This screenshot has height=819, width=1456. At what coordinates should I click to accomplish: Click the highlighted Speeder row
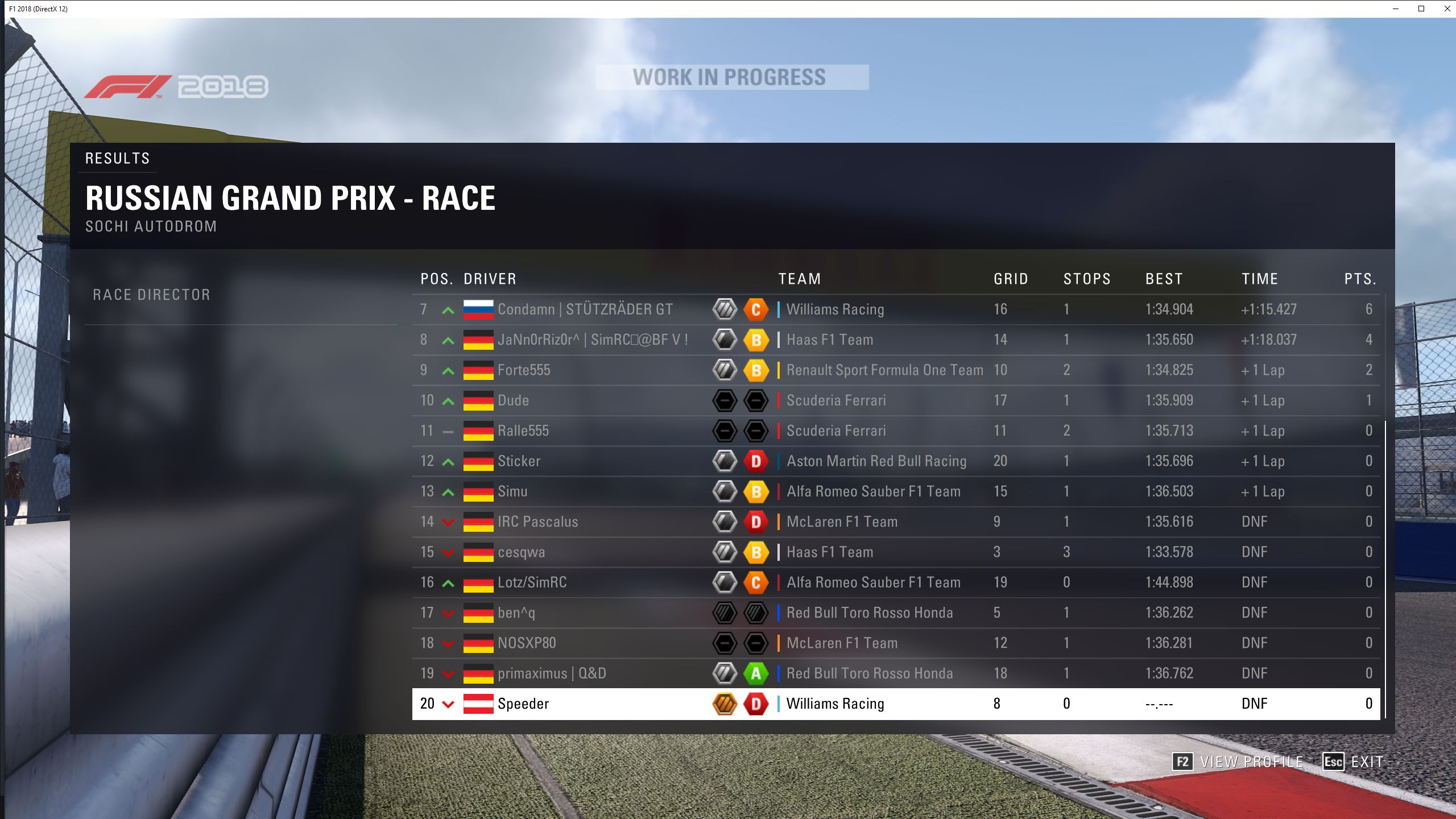523,704
